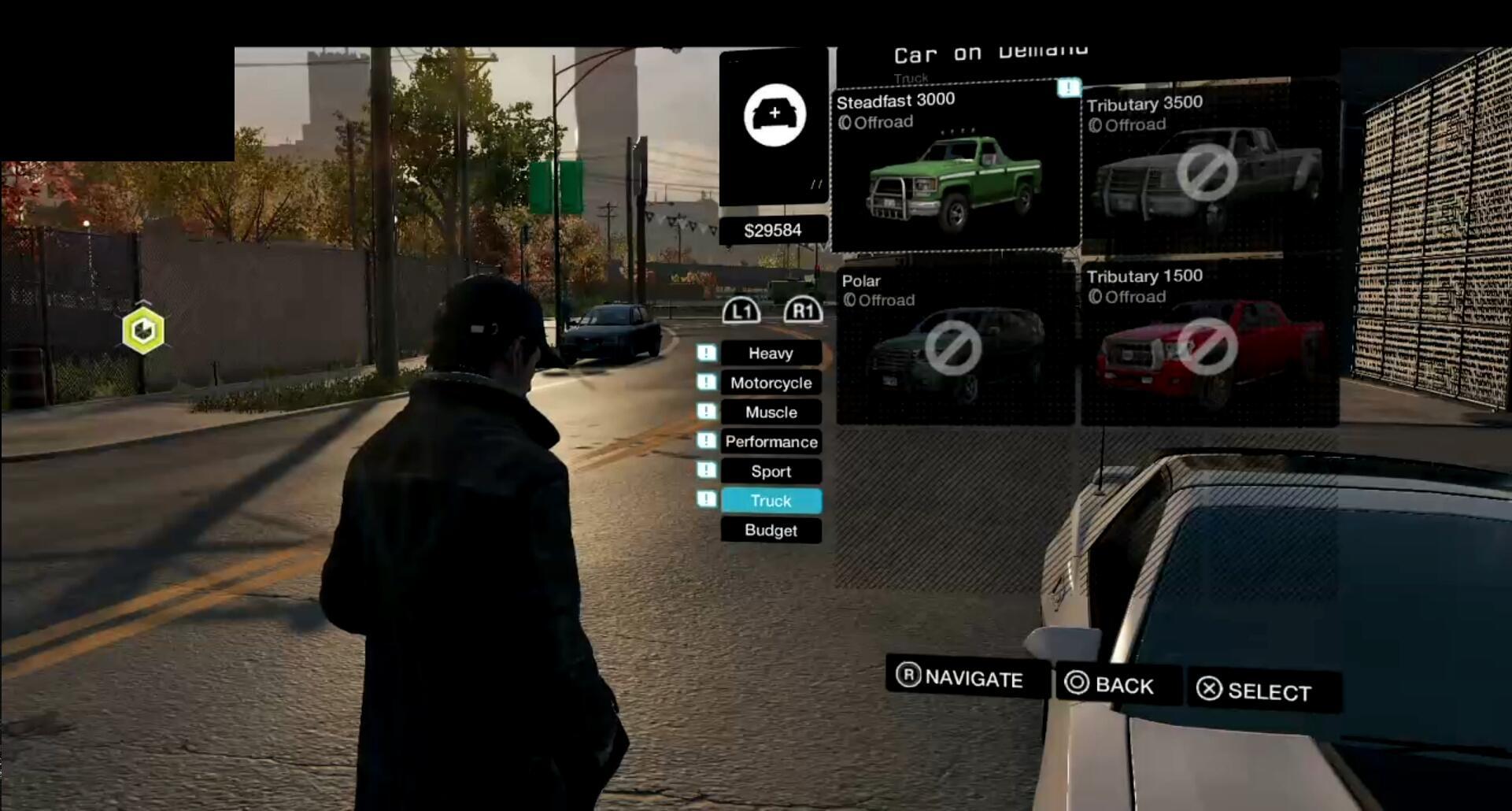The height and width of the screenshot is (811, 1512).
Task: Pick the locked Polar offroad vehicle
Action: pos(954,344)
